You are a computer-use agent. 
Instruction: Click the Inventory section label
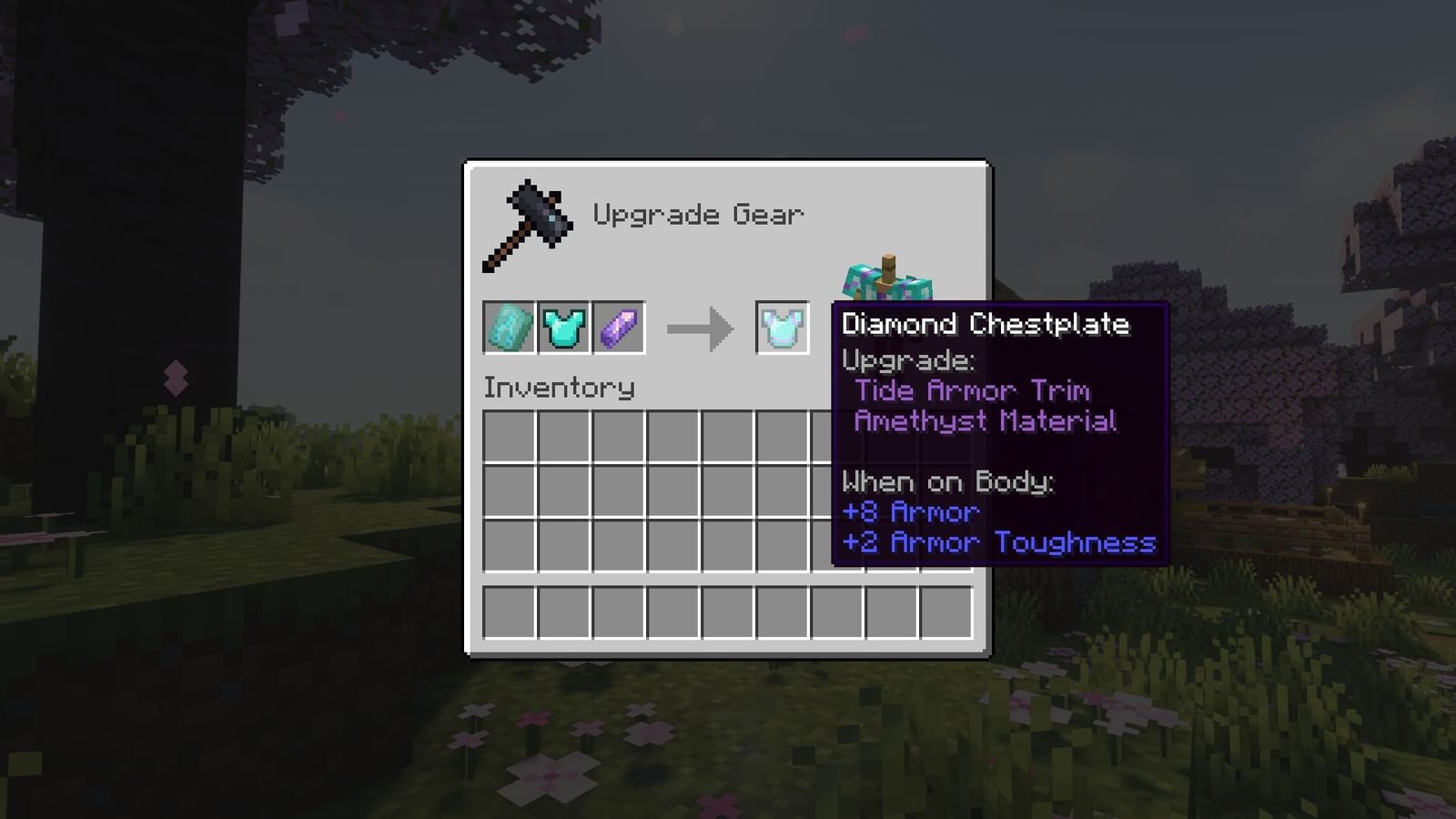560,387
